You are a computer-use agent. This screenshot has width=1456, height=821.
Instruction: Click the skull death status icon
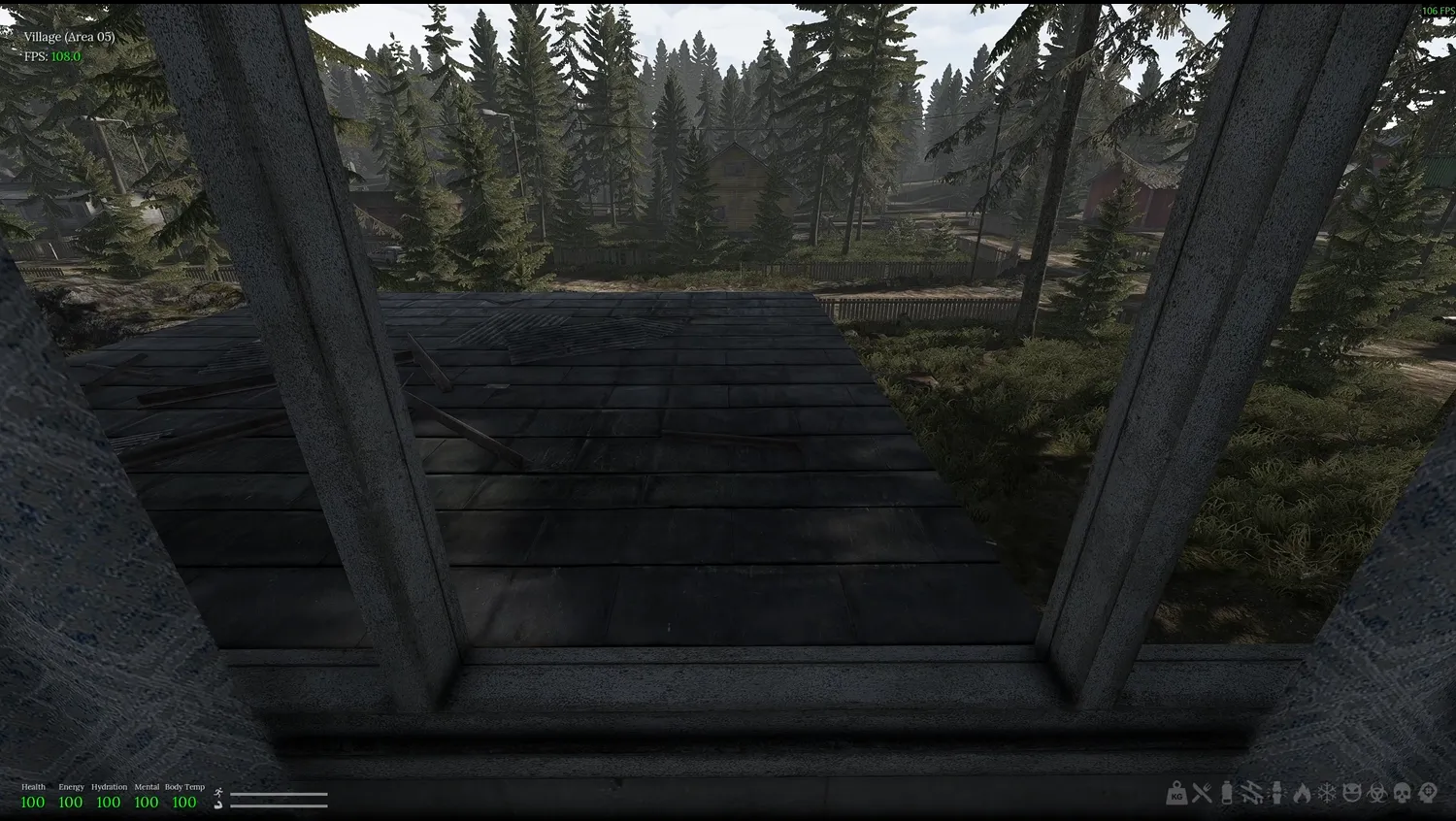coord(1402,794)
